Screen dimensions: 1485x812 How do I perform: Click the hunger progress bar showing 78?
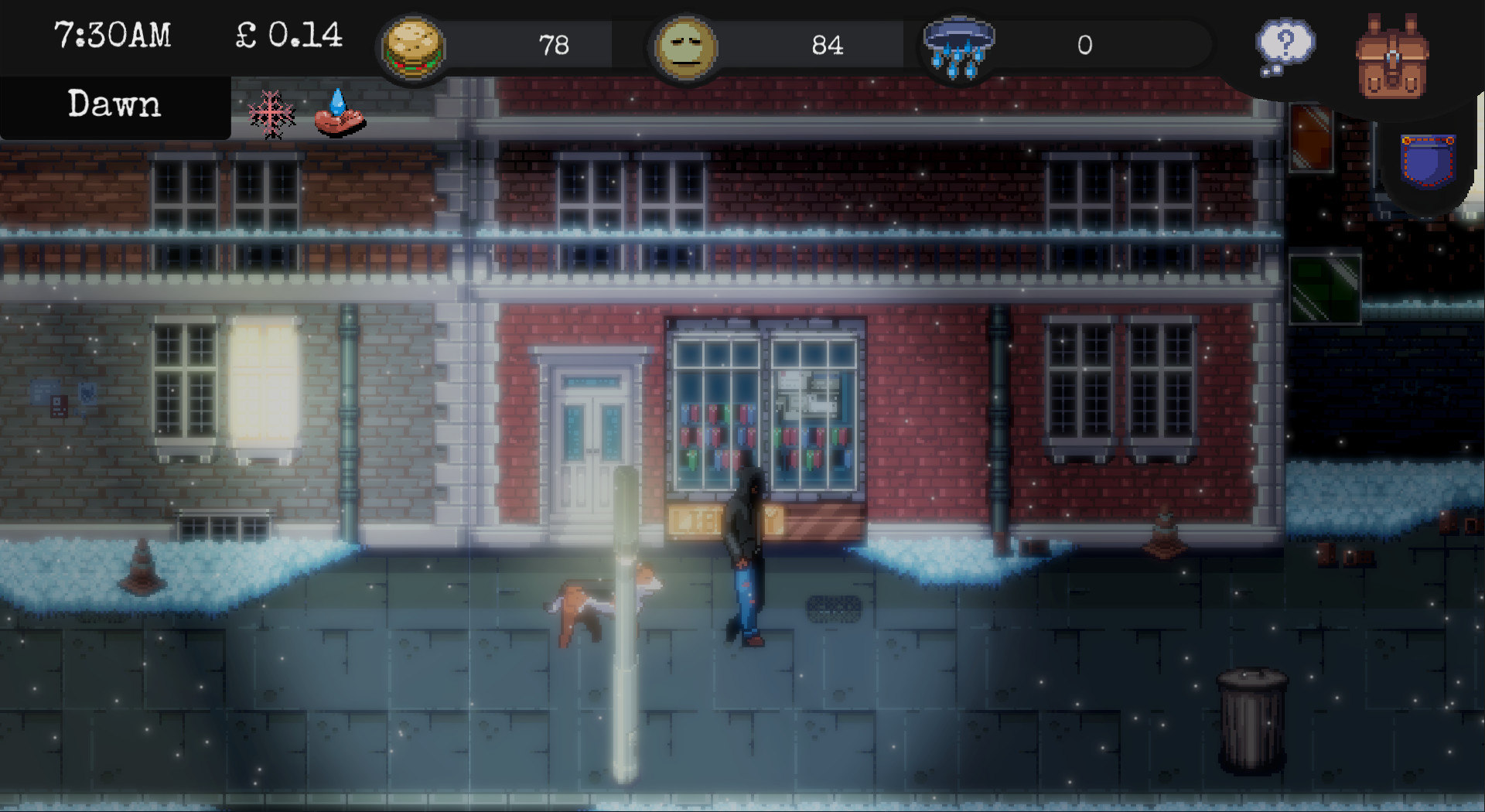point(555,46)
